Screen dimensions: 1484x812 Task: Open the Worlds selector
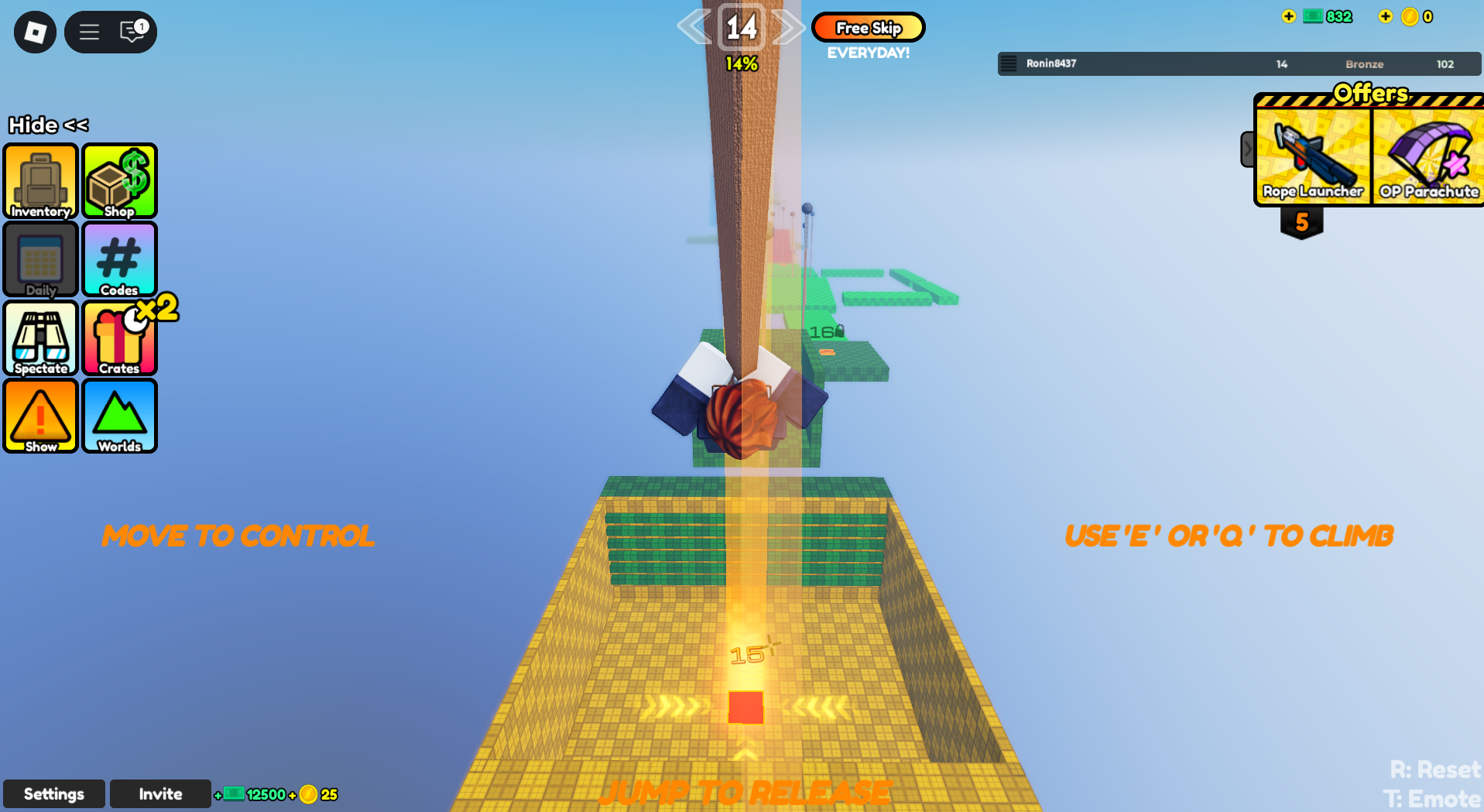pyautogui.click(x=120, y=416)
